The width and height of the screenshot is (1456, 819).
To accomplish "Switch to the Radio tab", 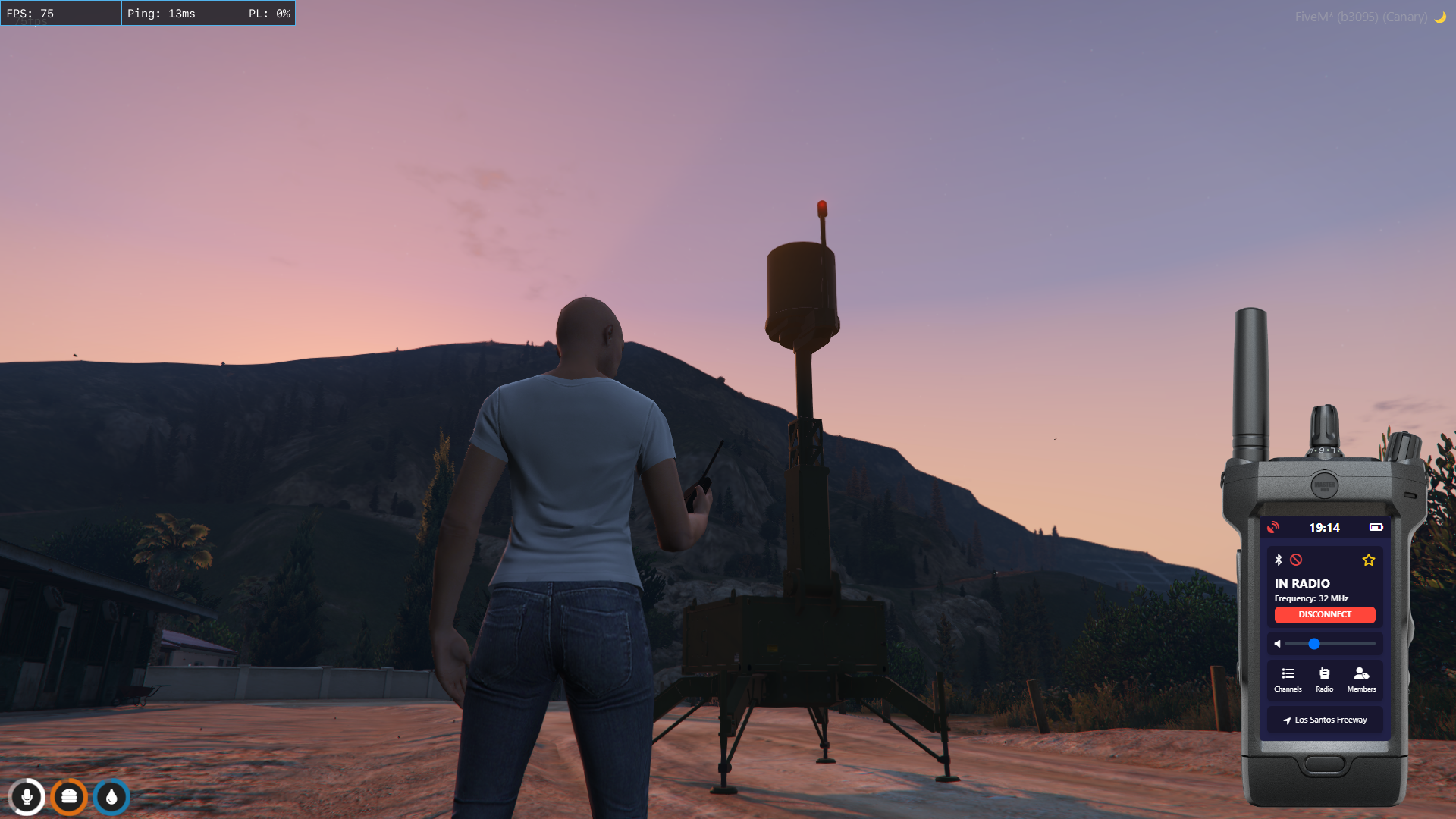I will [1324, 679].
